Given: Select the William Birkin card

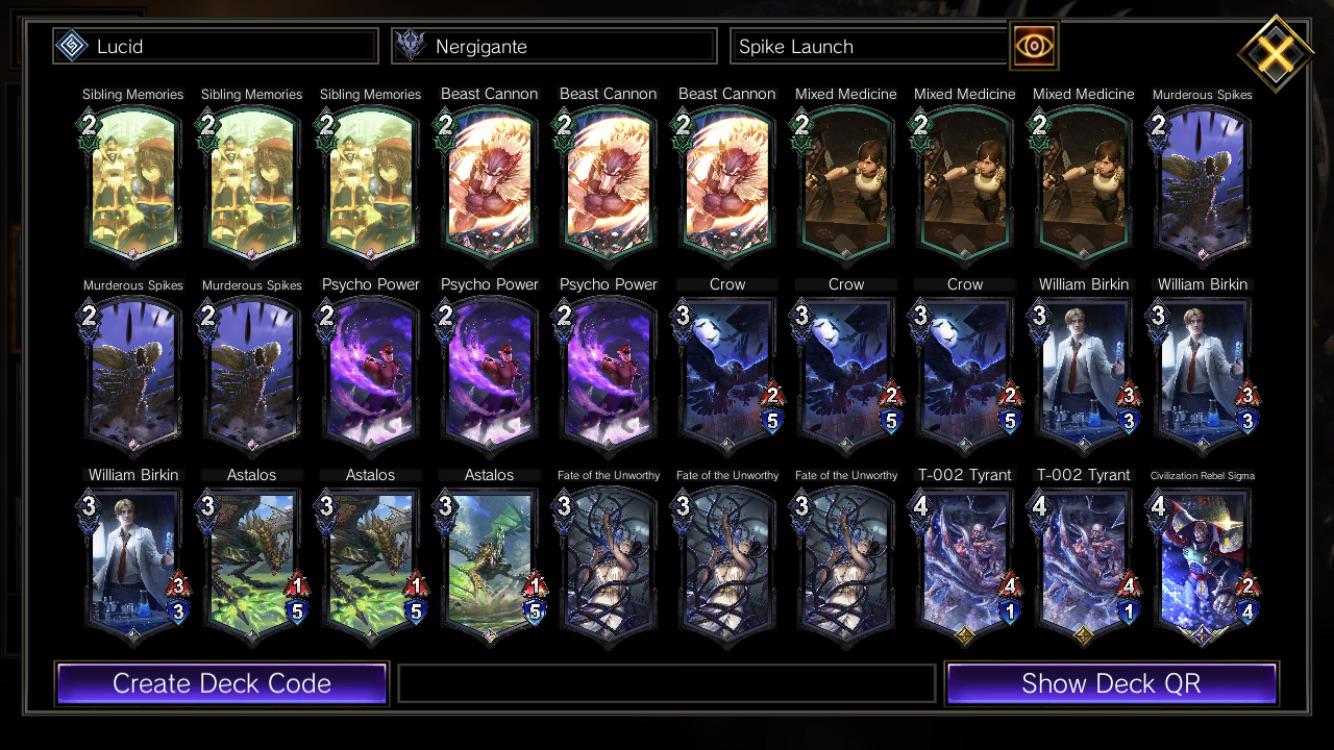Looking at the screenshot, I should [x=1082, y=368].
